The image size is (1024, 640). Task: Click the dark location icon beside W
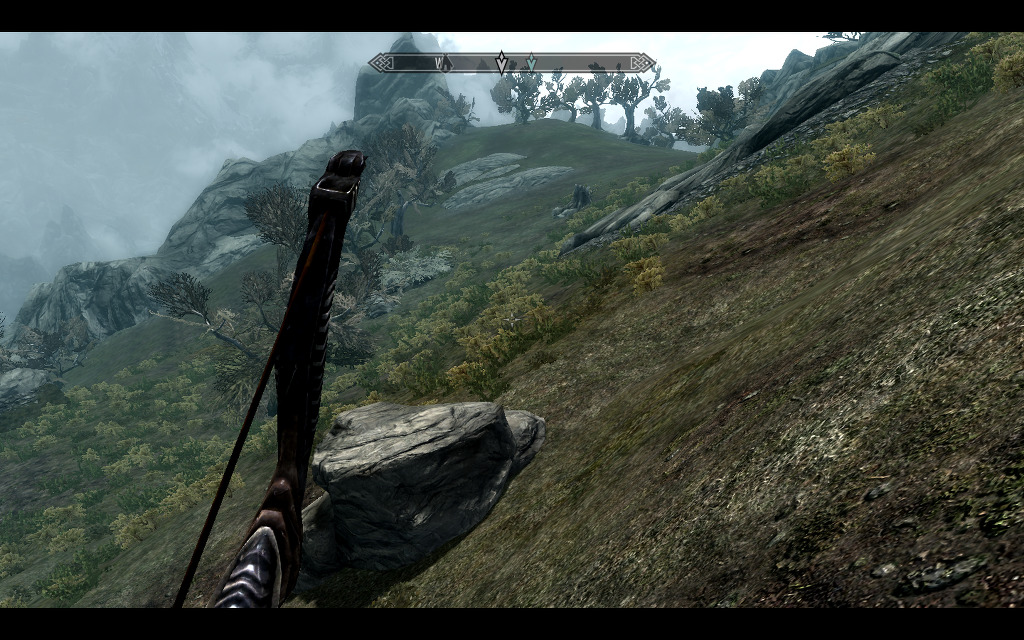click(448, 64)
